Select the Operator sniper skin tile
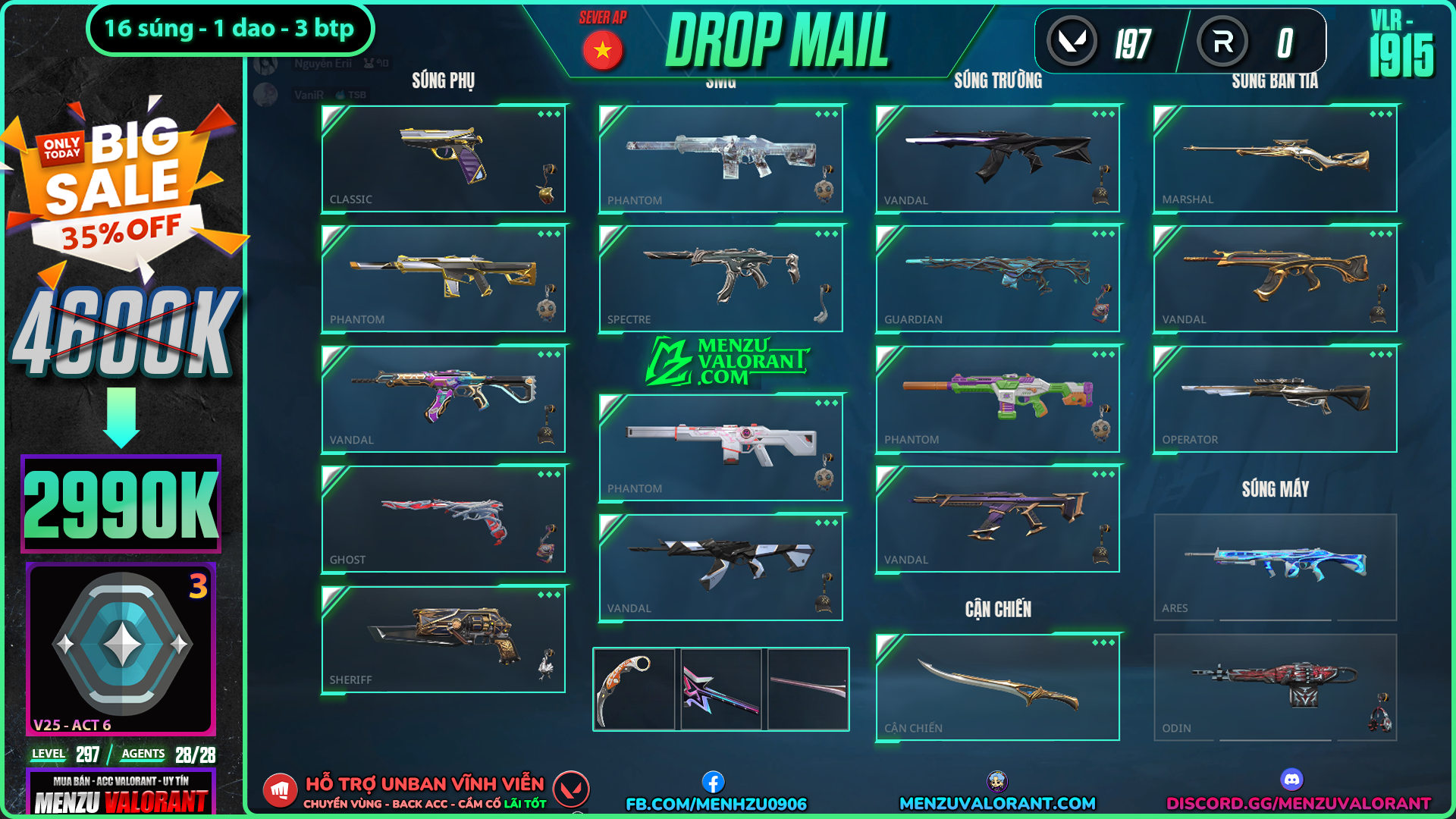1456x819 pixels. (x=1275, y=399)
